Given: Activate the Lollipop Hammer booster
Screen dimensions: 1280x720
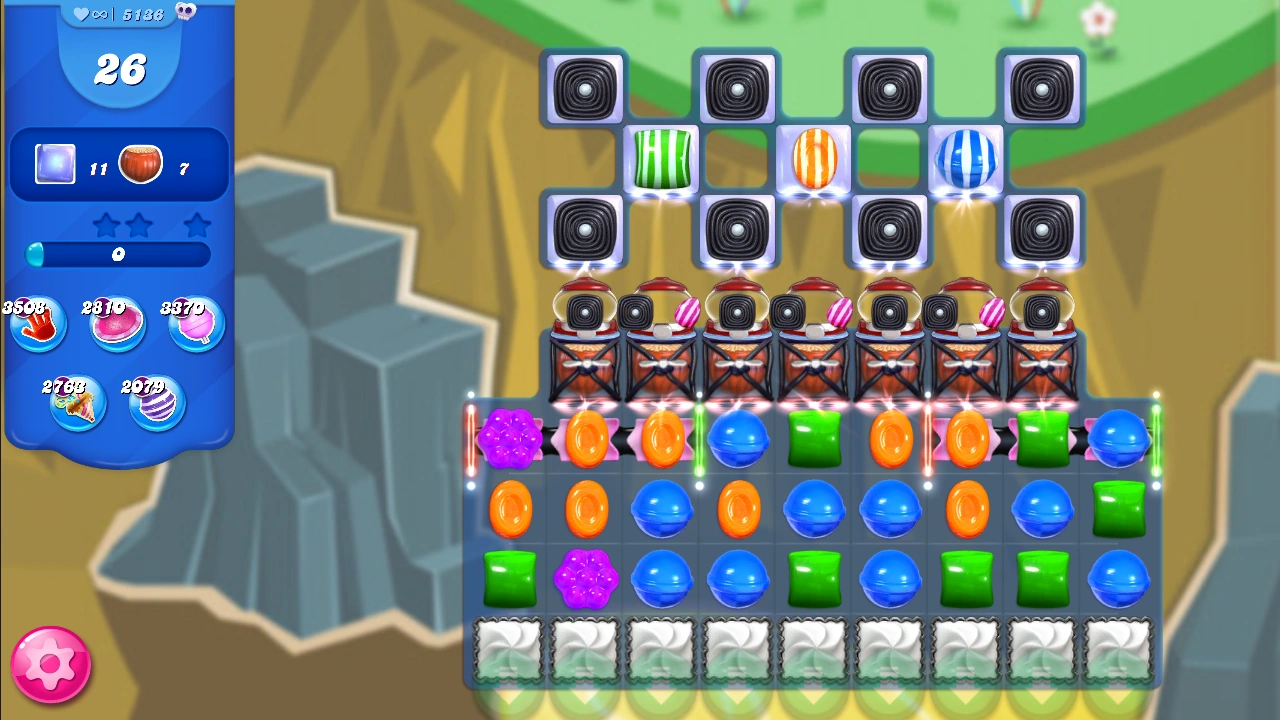Looking at the screenshot, I should (195, 325).
